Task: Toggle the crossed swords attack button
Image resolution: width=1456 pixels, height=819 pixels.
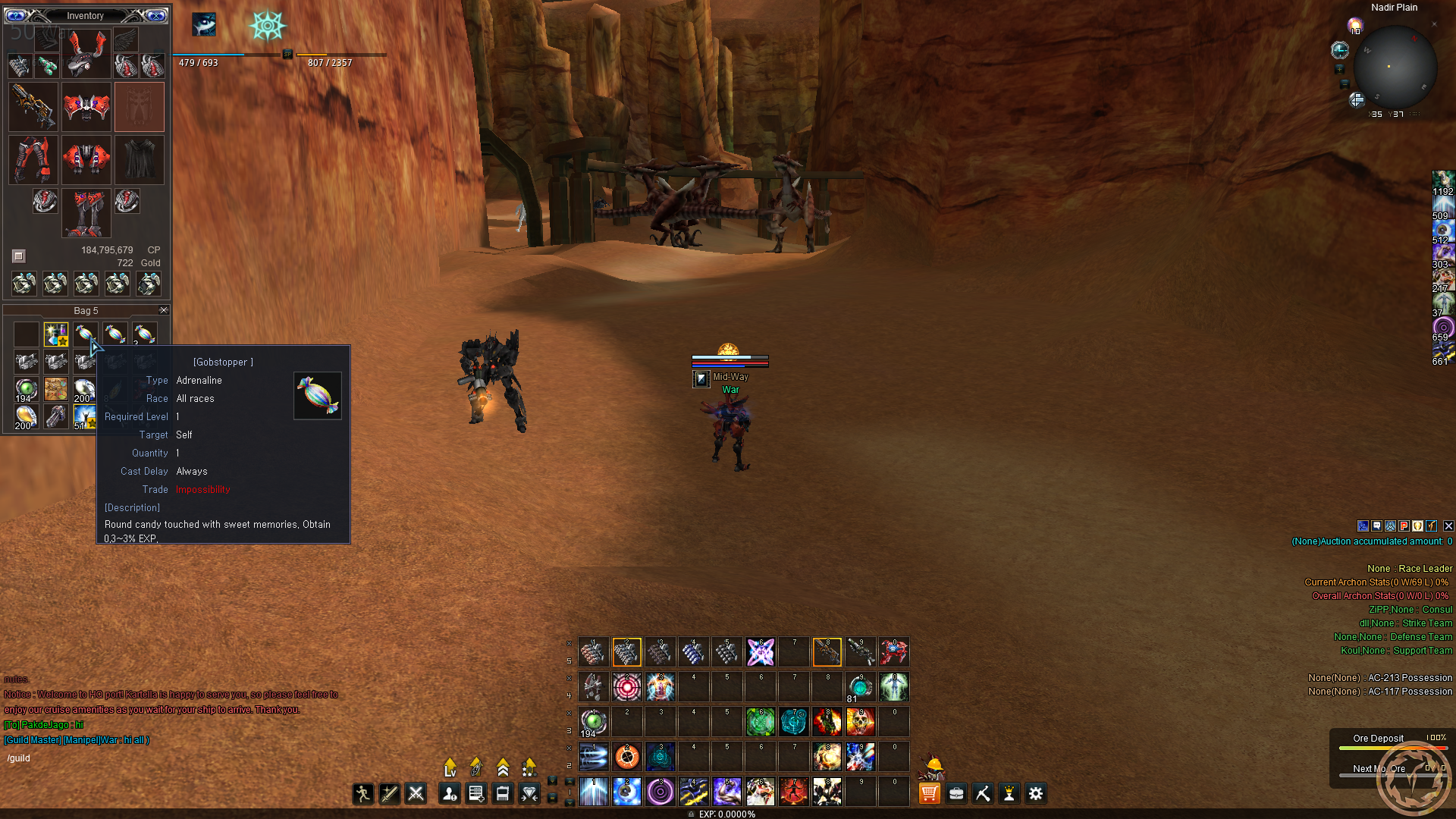Action: click(416, 793)
